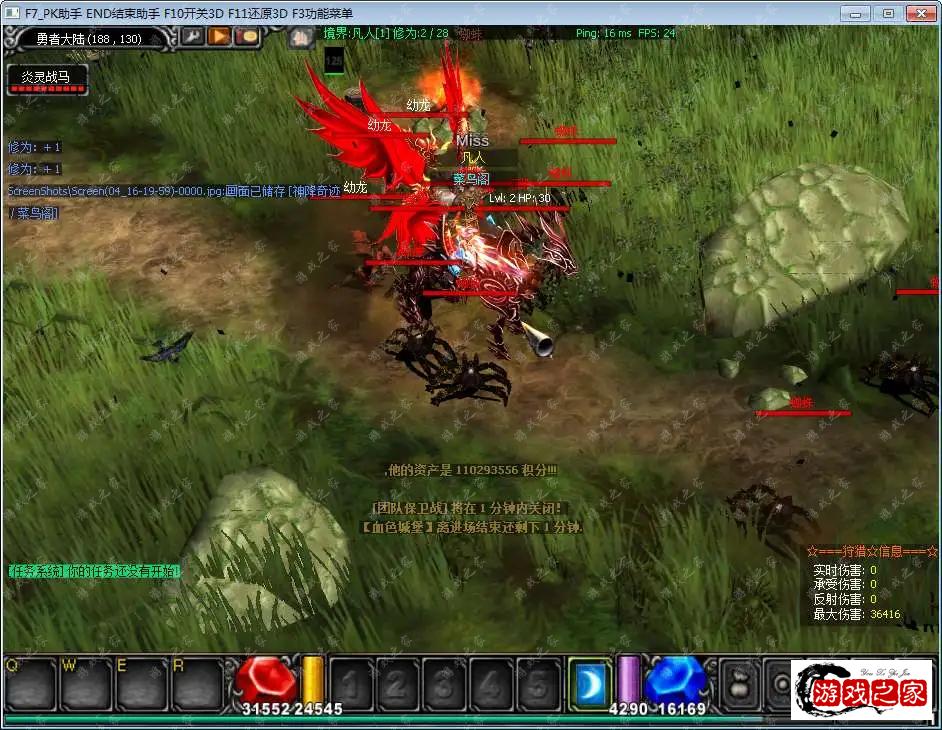Select the 炎灵战马 mount frame
Viewport: 942px width, 730px height.
[x=48, y=78]
